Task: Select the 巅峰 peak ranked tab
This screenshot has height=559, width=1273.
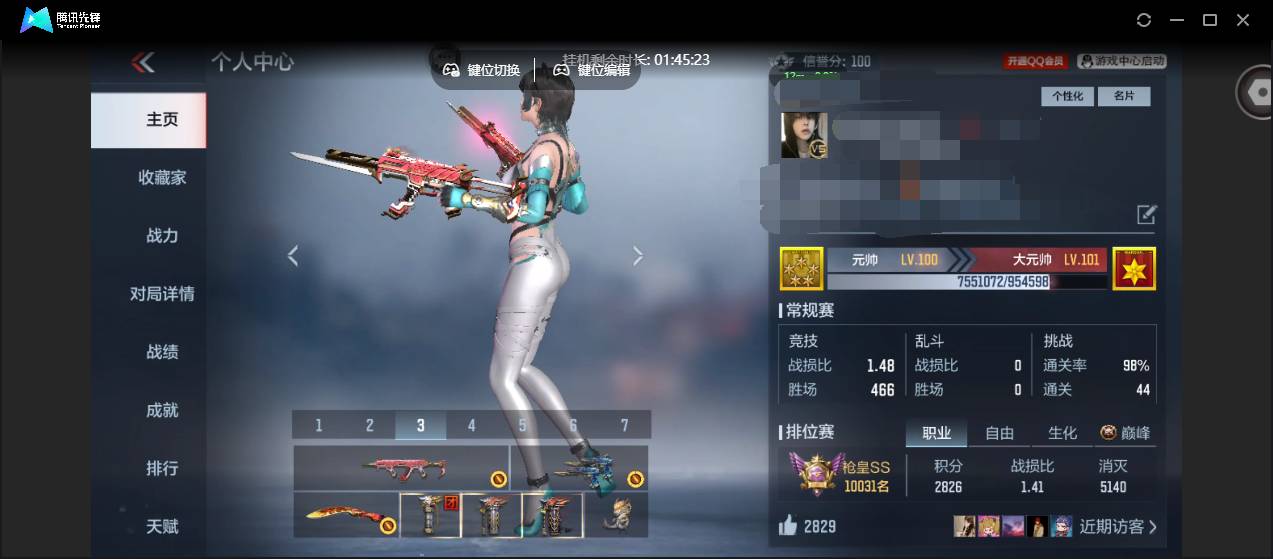Action: click(x=1125, y=433)
